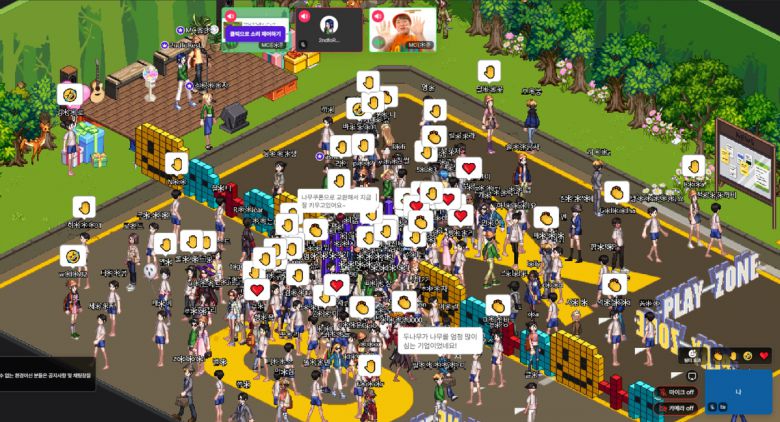Viewport: 780px width, 422px height.
Task: Send the clapping hands emoji reaction
Action: (x=717, y=355)
